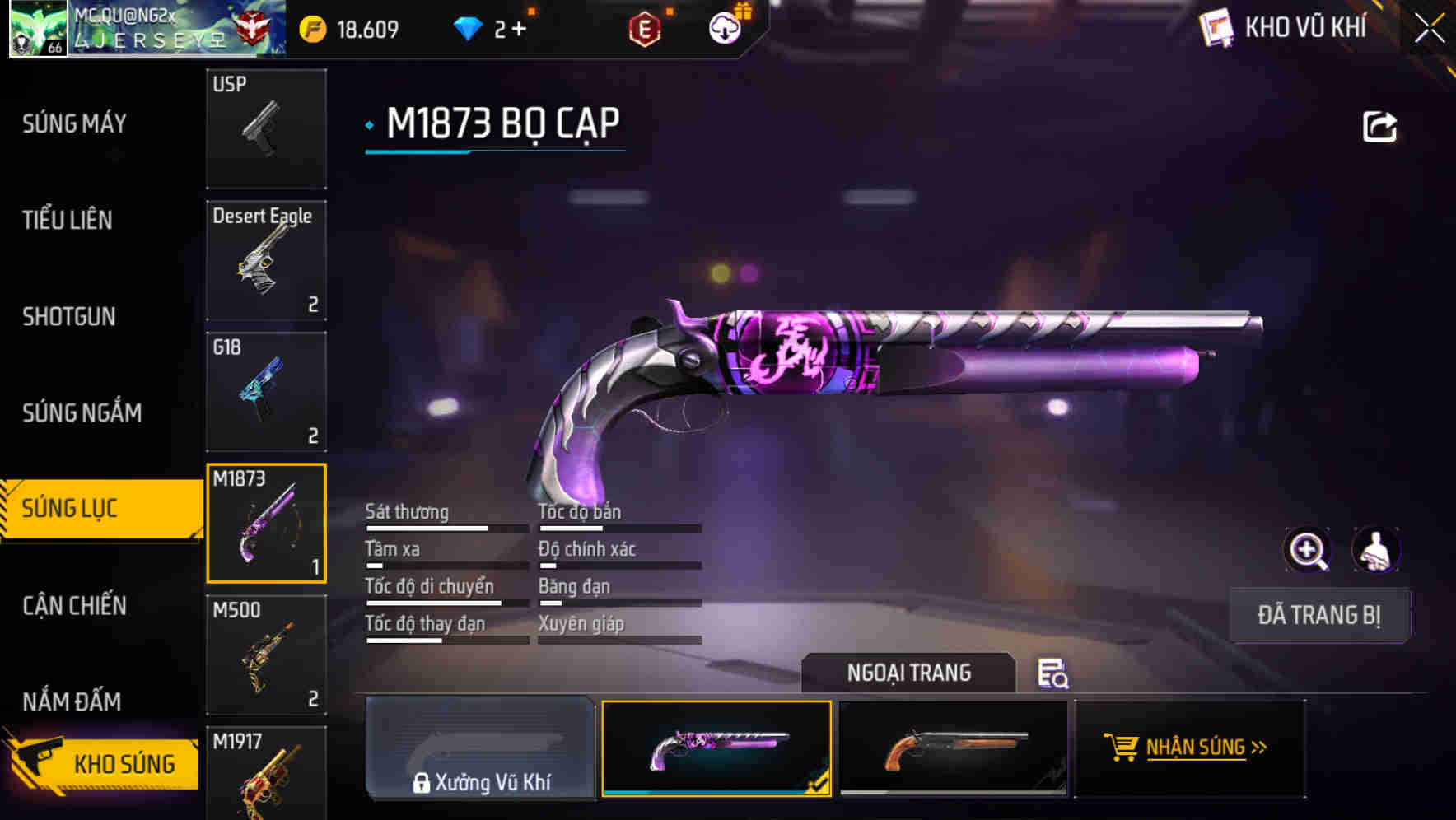Screen dimensions: 1456x820
Task: Open the gift event icon in top bar
Action: point(723,27)
